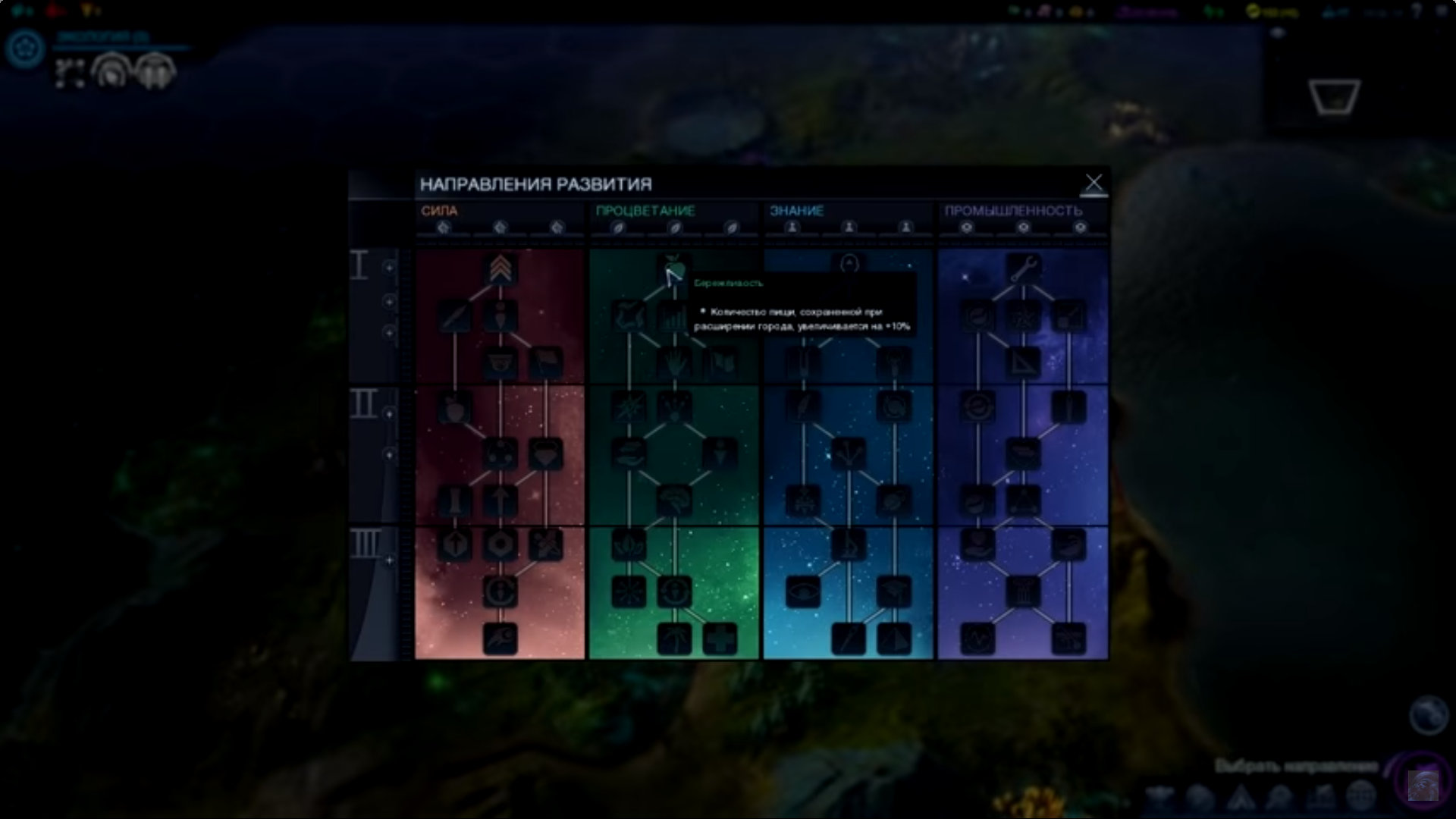Select the diamond gem Сила virtue

pos(546,453)
